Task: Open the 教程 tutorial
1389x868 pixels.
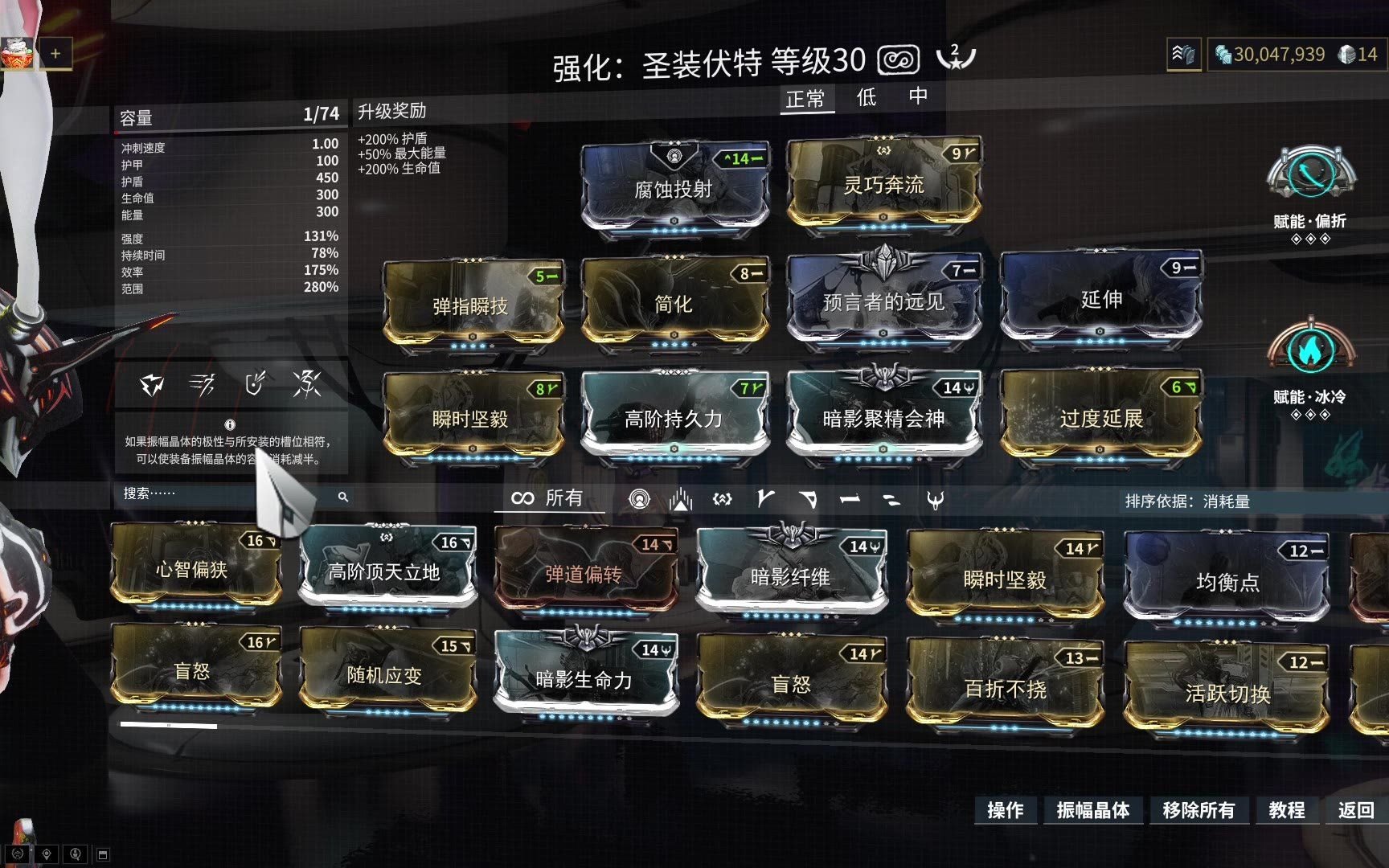Action: 1286,810
